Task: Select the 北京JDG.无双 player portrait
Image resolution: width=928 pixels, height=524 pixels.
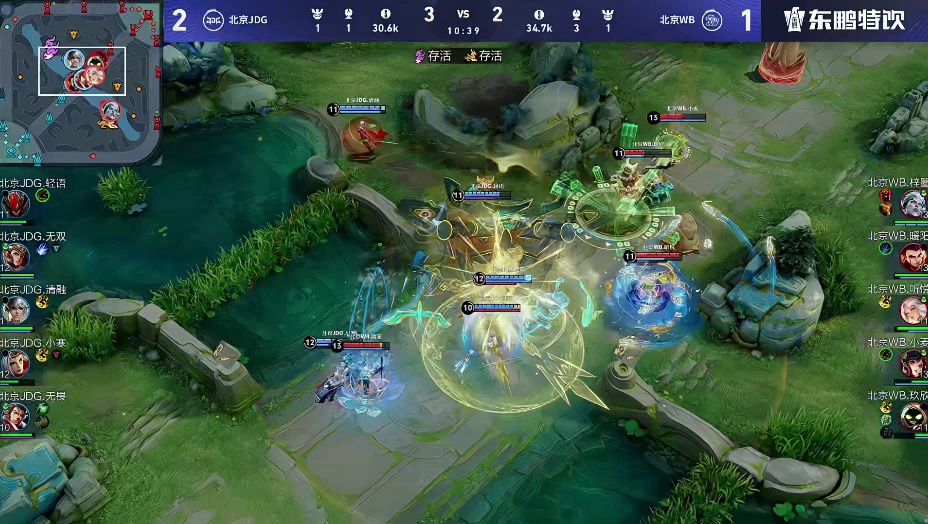Action: [15, 257]
